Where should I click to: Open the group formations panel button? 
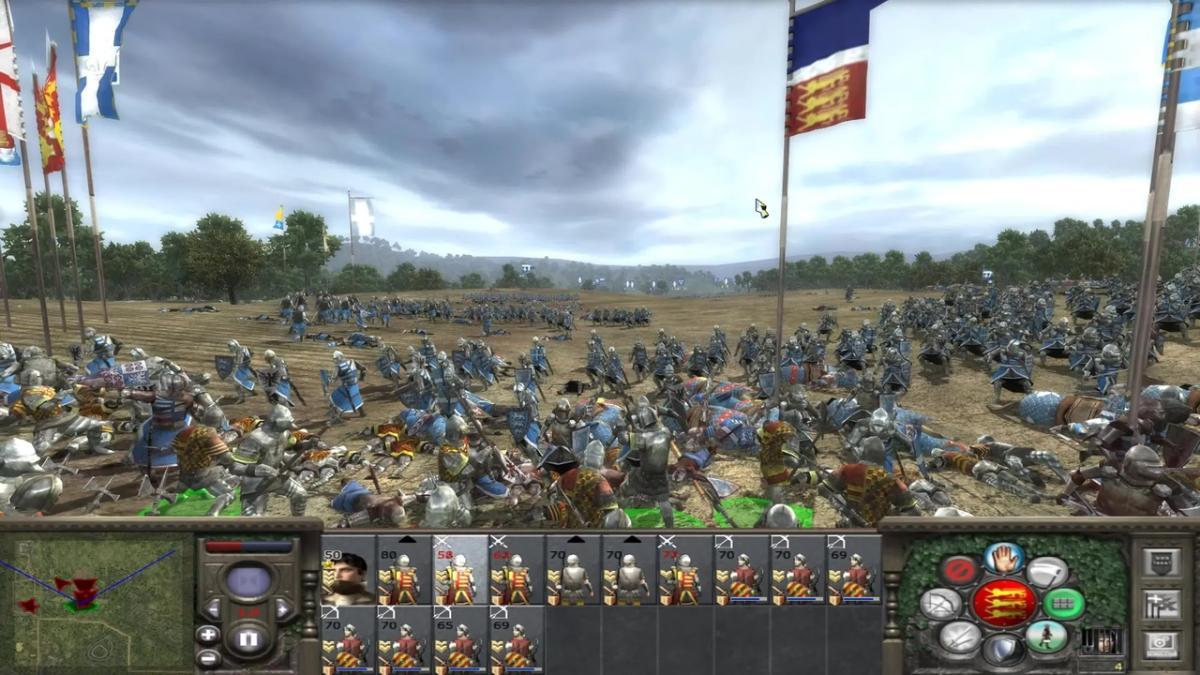click(x=1161, y=603)
